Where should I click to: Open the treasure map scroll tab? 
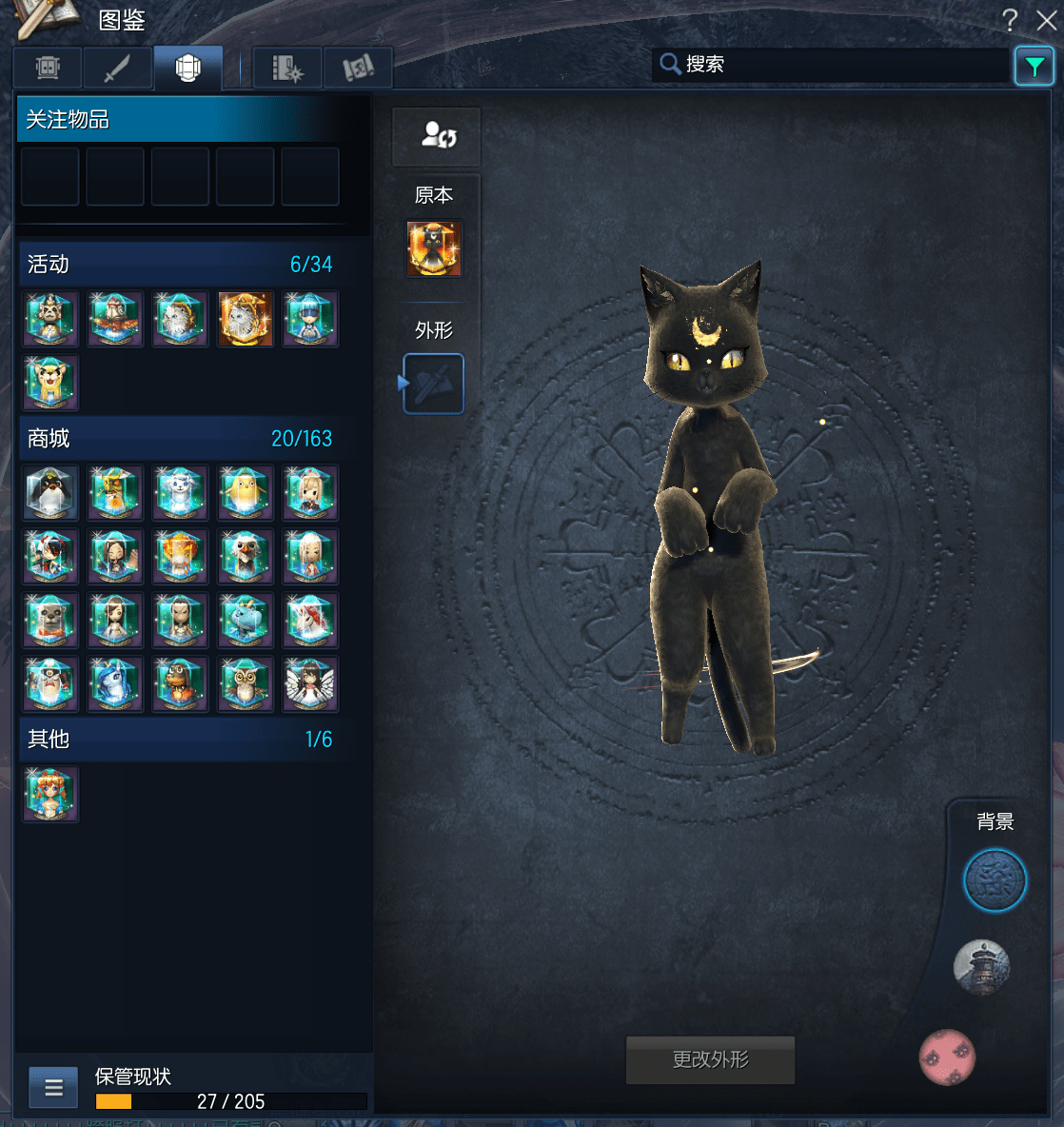coord(358,69)
